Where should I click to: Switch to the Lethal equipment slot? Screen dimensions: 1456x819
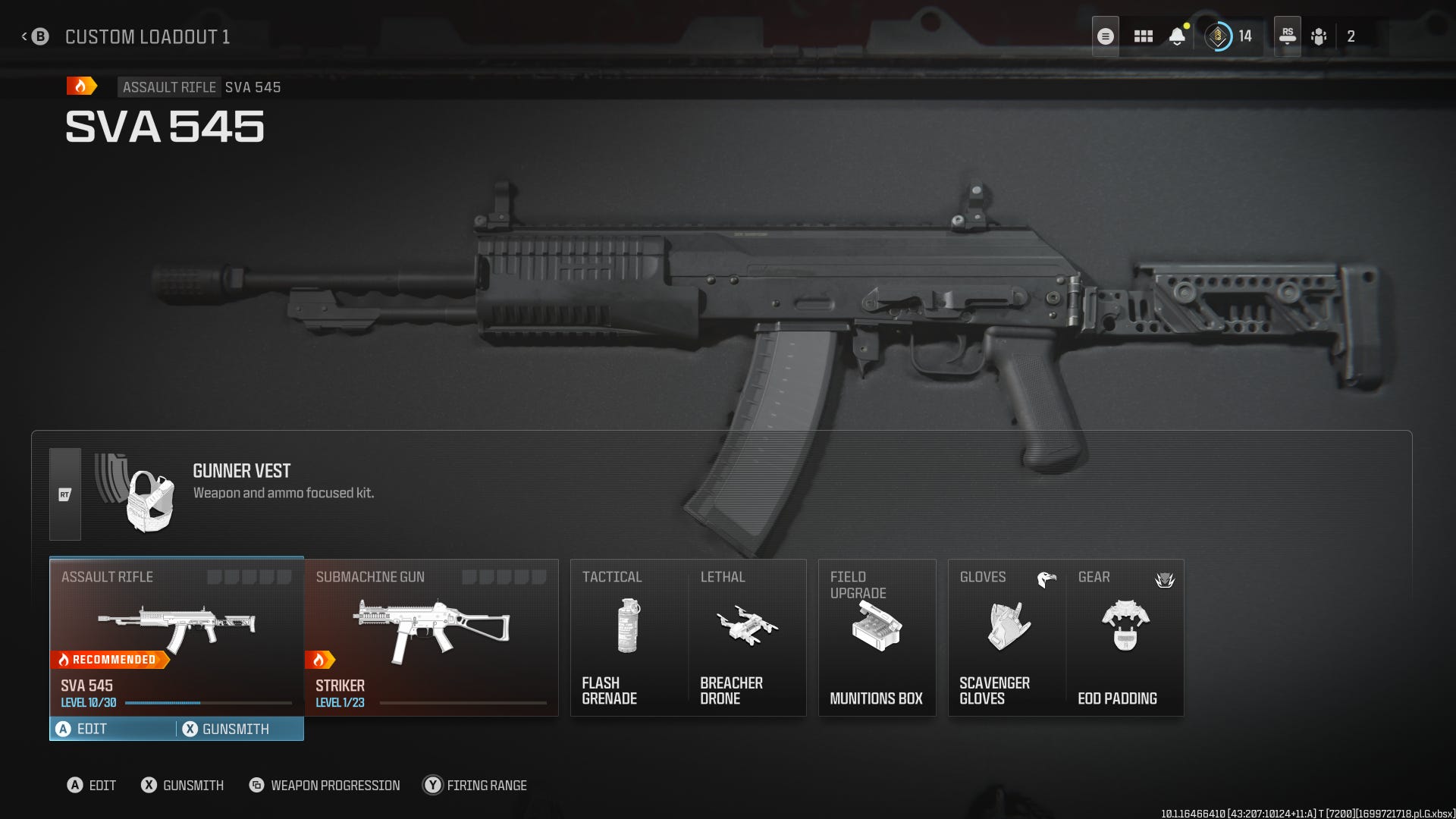(747, 637)
